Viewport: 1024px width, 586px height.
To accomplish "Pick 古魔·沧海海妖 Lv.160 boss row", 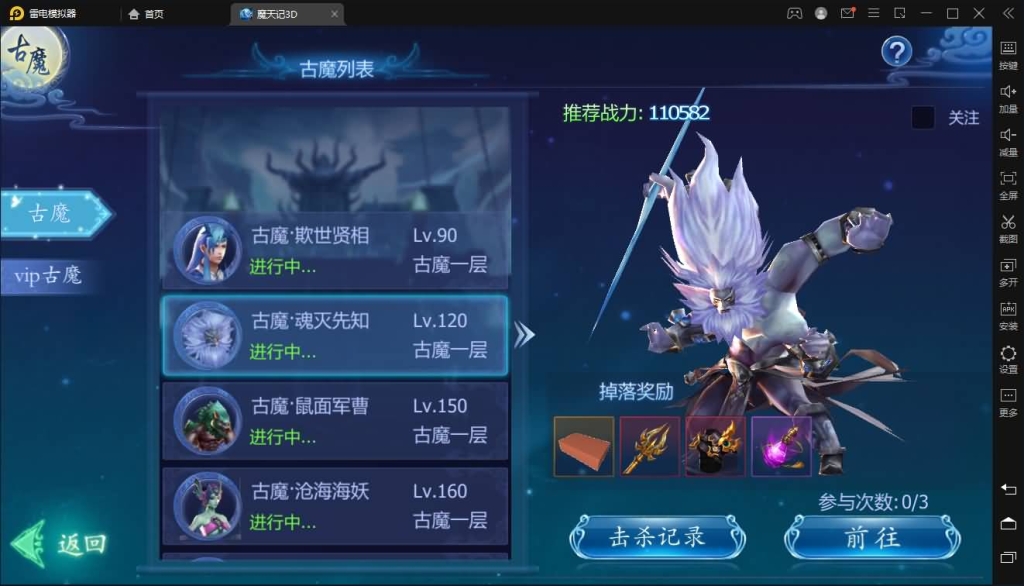I will point(335,505).
